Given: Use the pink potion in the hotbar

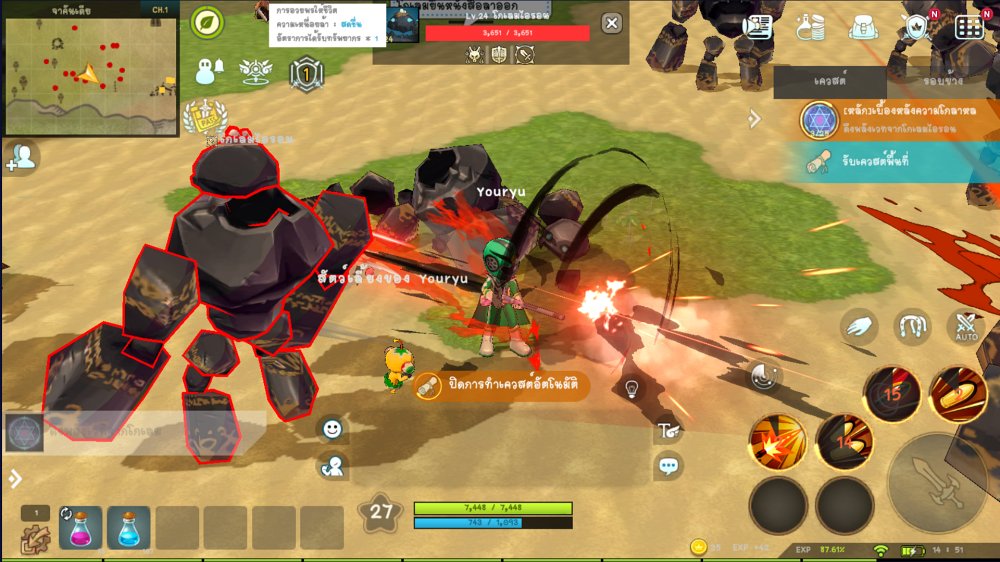Looking at the screenshot, I should click(80, 528).
